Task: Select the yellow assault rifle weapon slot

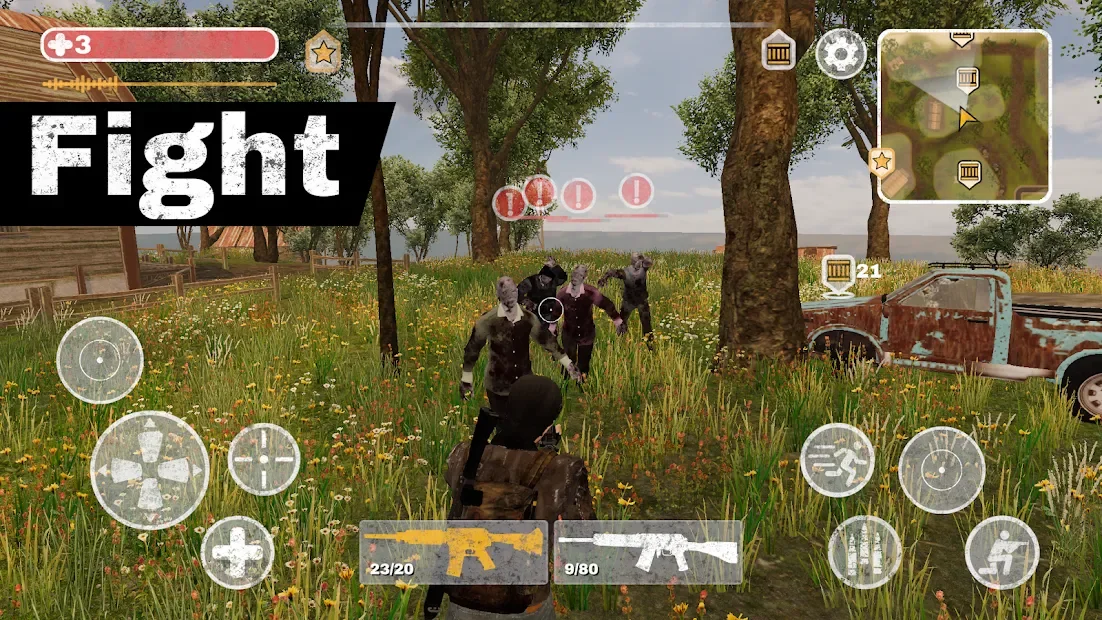Action: [453, 551]
